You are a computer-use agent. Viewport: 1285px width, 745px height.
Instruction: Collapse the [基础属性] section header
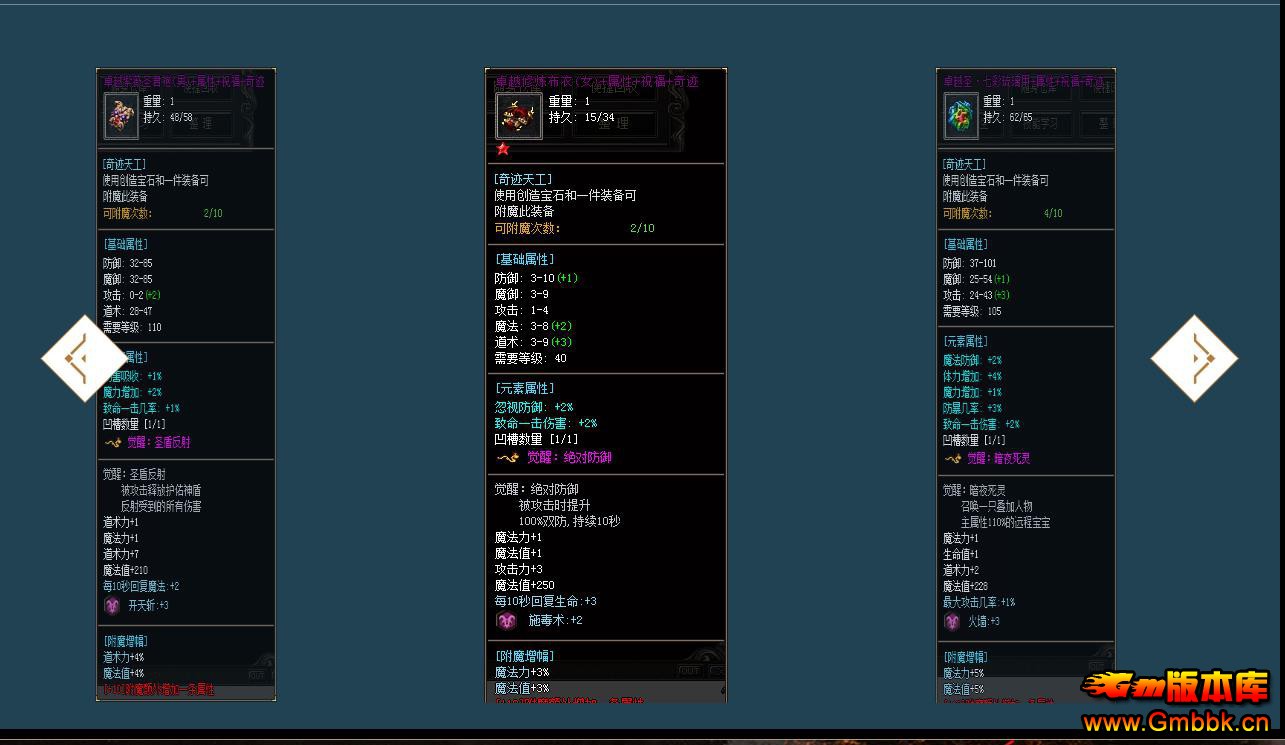(x=524, y=258)
